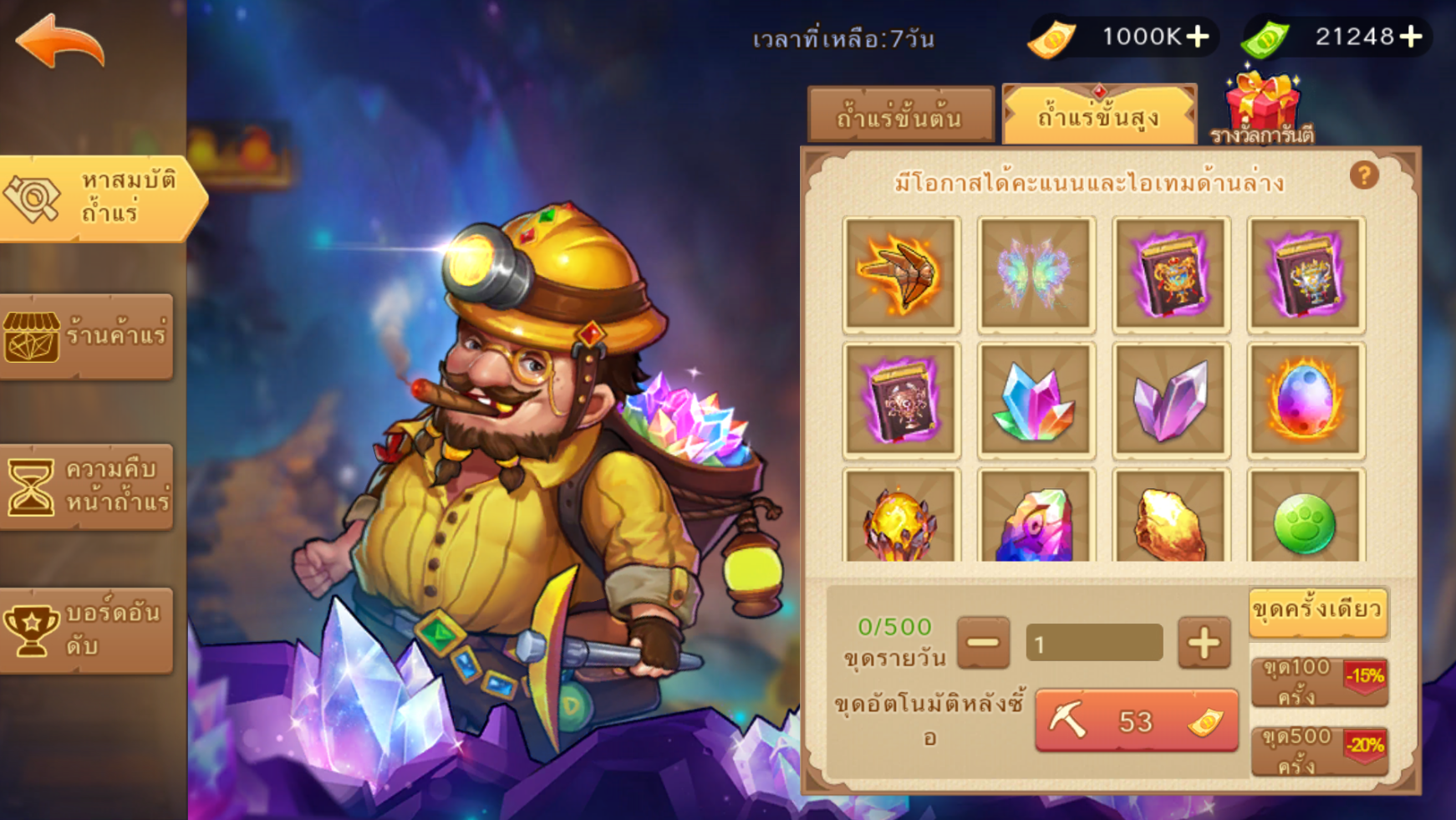Image resolution: width=1456 pixels, height=820 pixels.
Task: Add gold coins with the plus button
Action: coord(1198,37)
